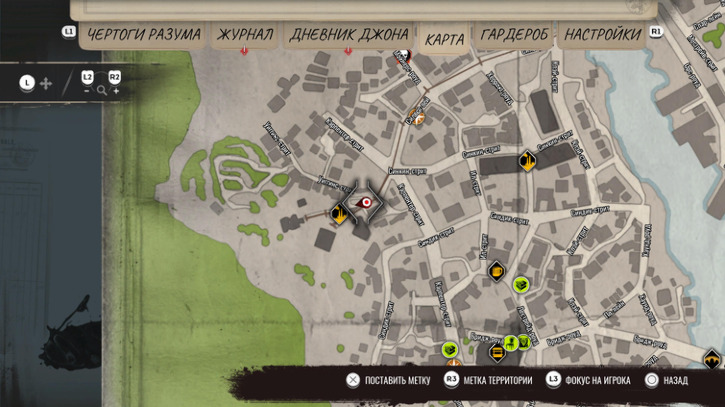Screen dimensions: 725x407
Task: Click the red eye player marker on the map
Action: [366, 202]
